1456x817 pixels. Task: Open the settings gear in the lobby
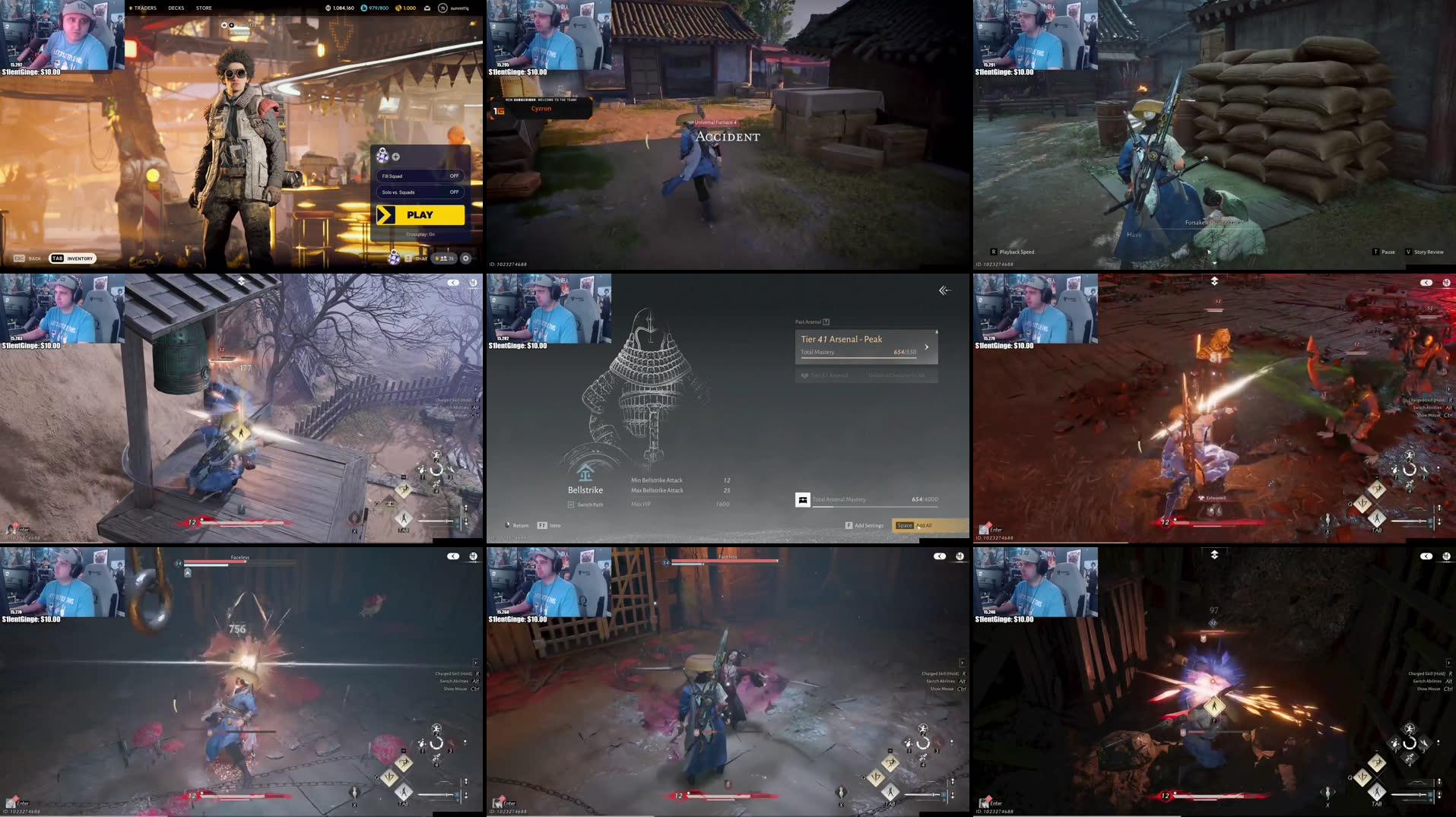pos(465,258)
